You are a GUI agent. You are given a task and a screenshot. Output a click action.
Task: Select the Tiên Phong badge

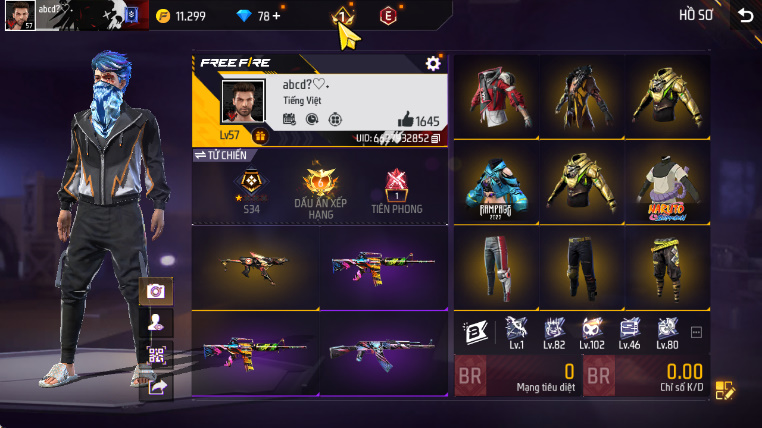click(396, 188)
